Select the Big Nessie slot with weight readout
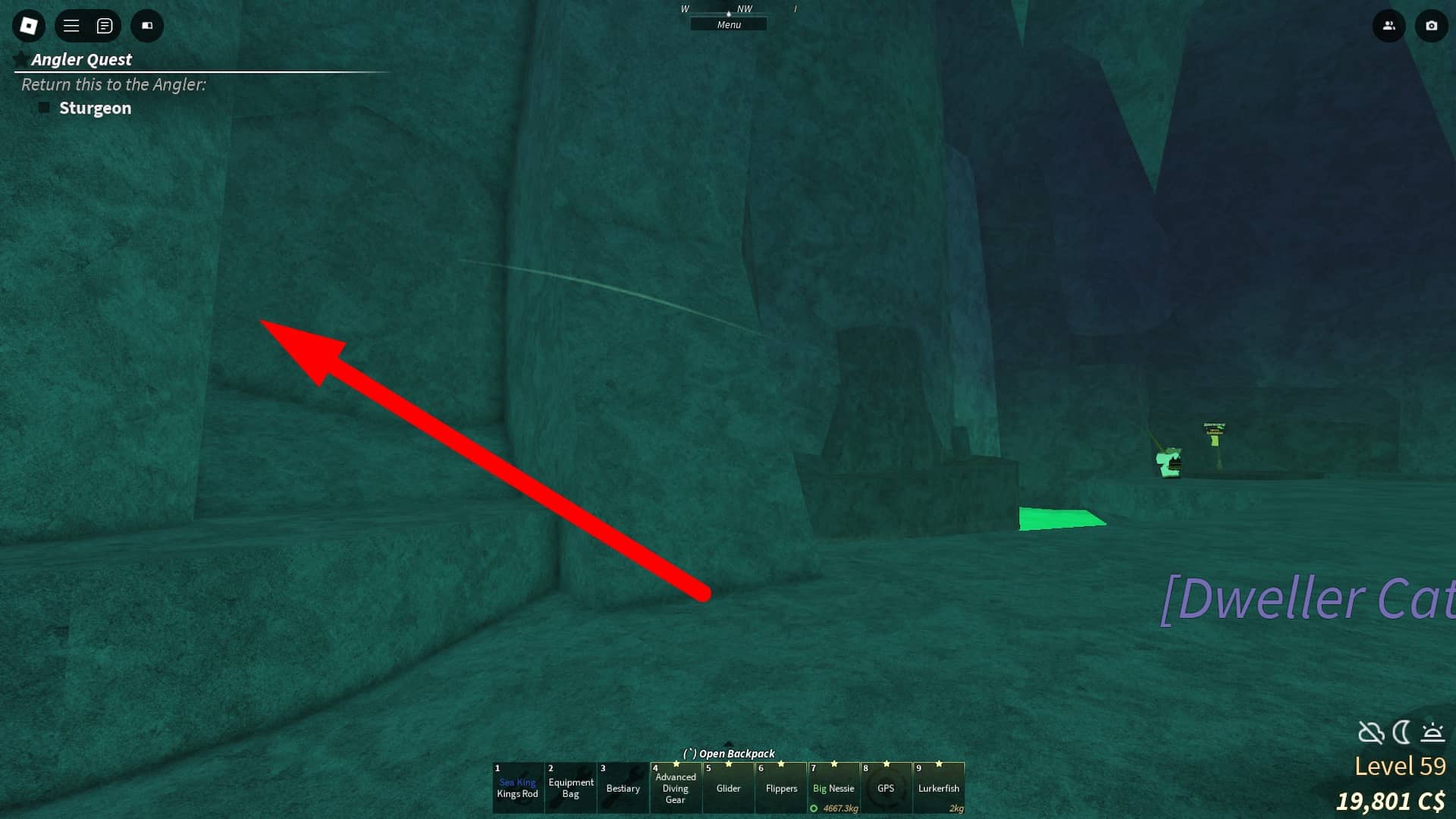The height and width of the screenshot is (819, 1456). 834,788
